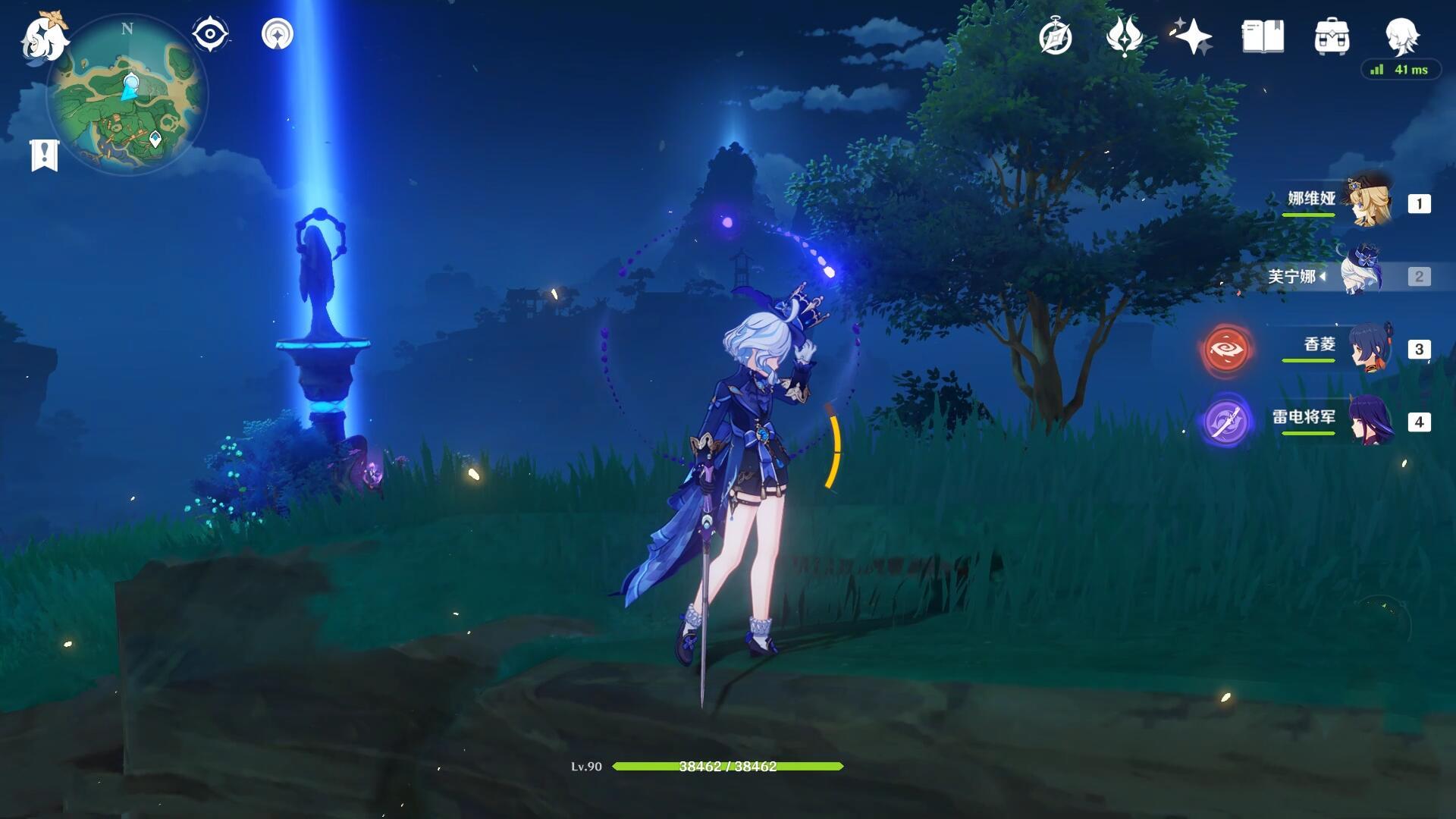Open the winged events icon

(1124, 36)
